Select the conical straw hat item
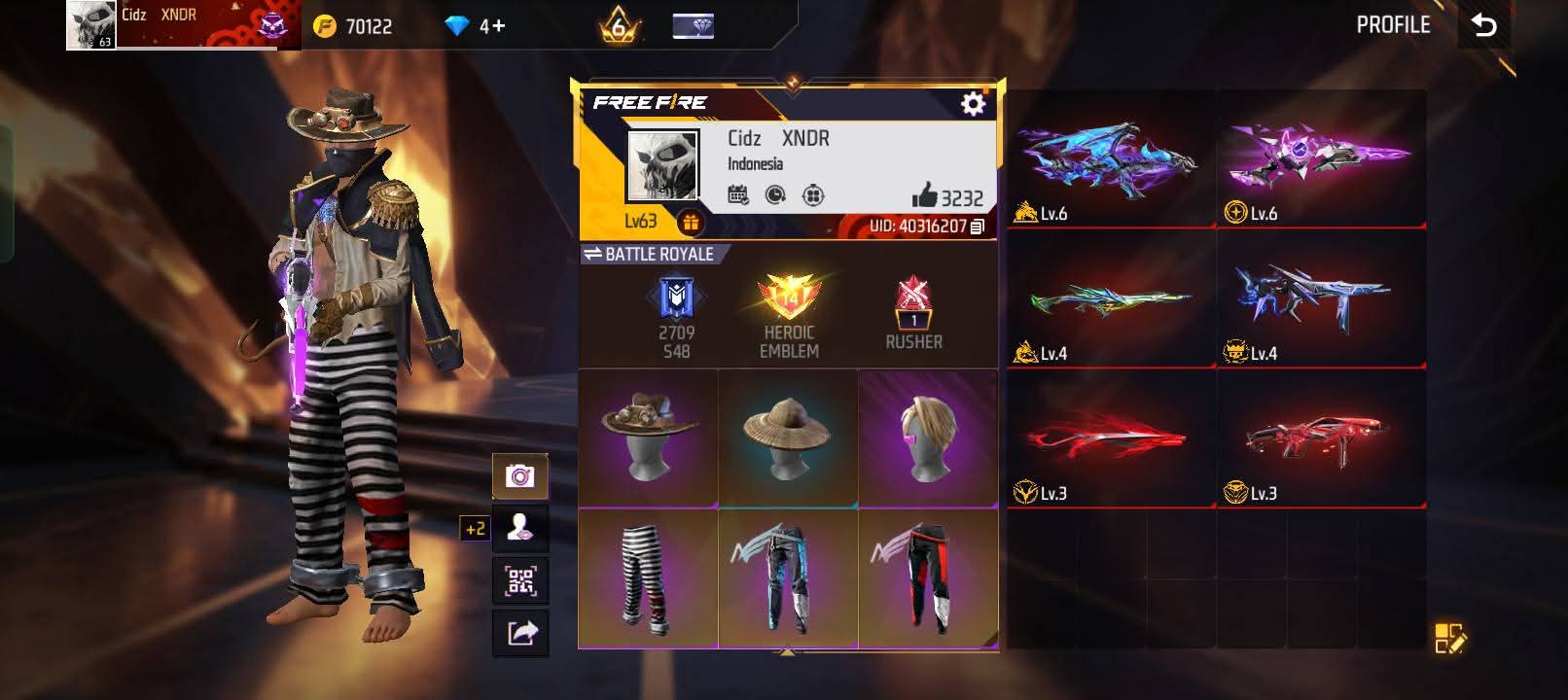This screenshot has height=700, width=1568. 788,437
